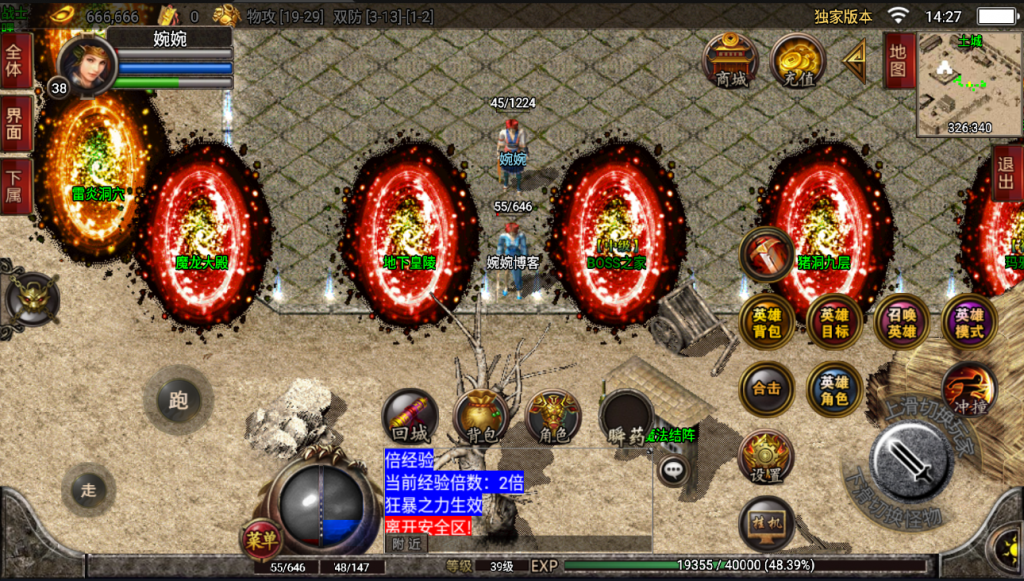
Task: Use the 合击 combo attack button
Action: [767, 389]
